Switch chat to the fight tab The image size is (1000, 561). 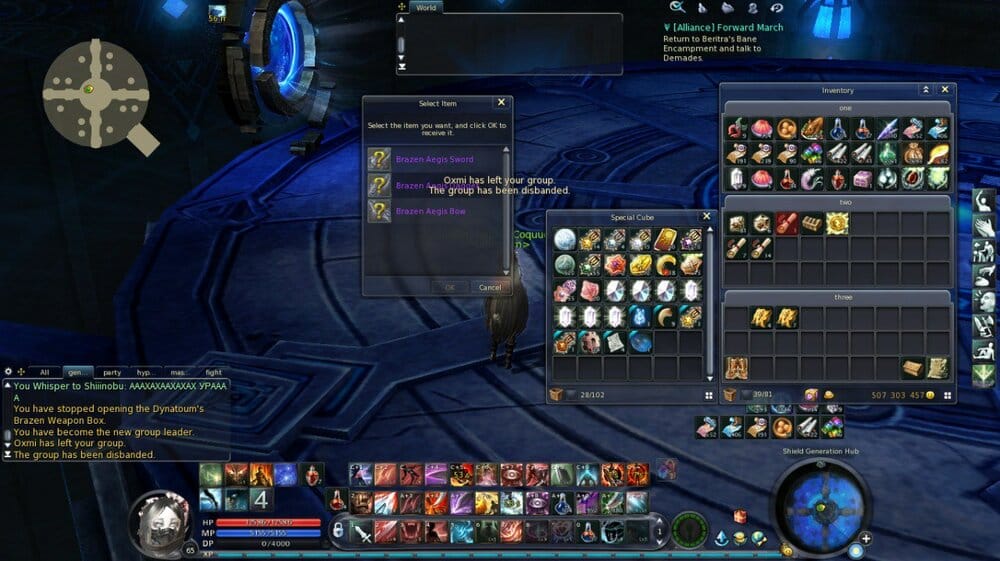coord(213,372)
